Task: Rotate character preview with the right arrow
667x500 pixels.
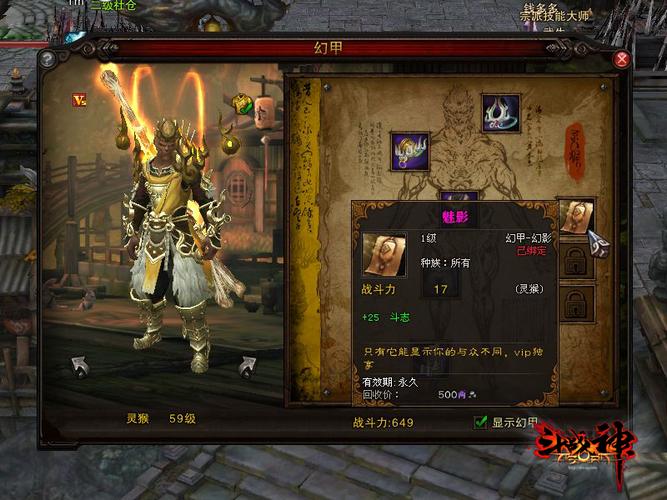Action: tap(247, 366)
